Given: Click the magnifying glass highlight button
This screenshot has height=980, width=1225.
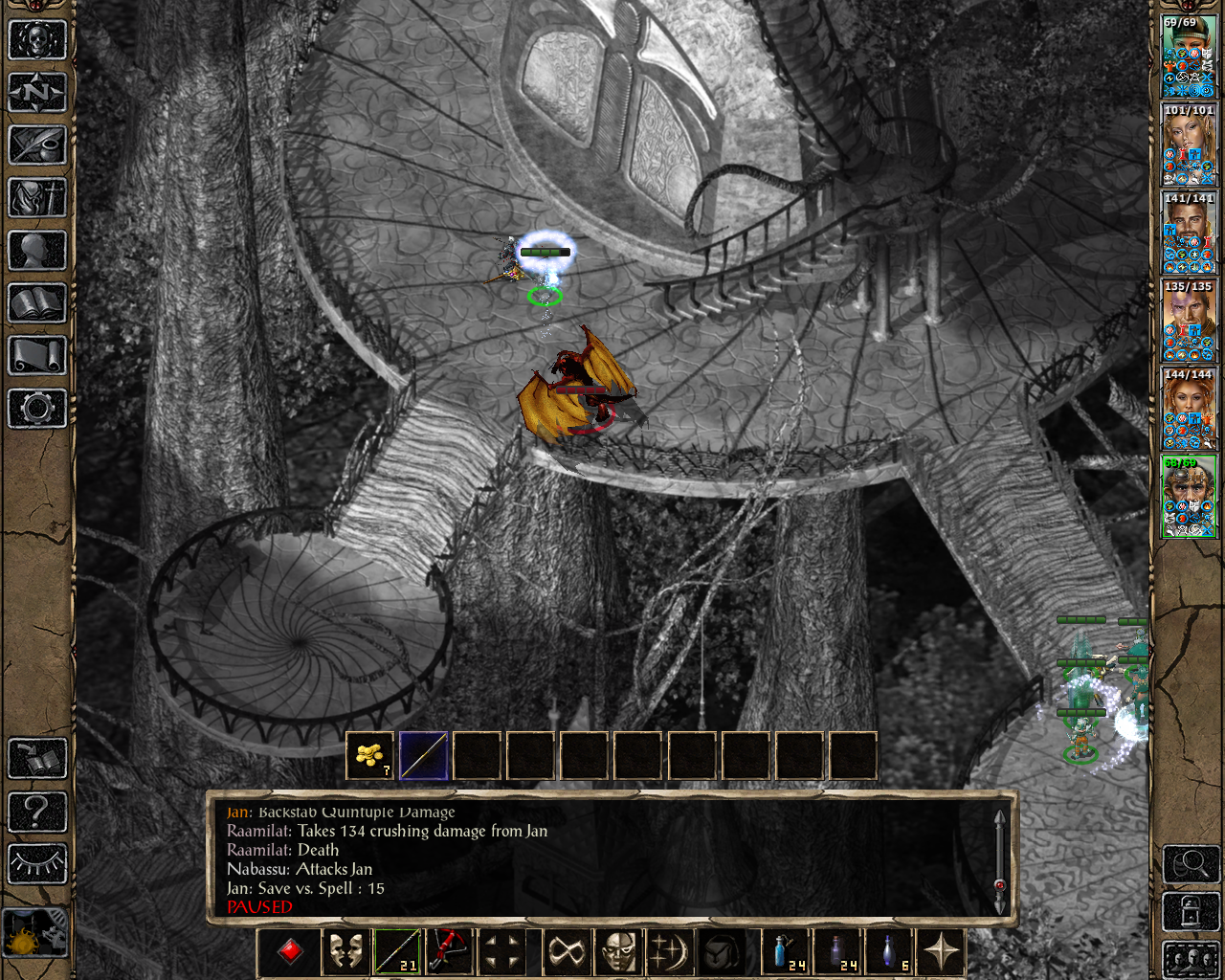Looking at the screenshot, I should tap(1190, 864).
